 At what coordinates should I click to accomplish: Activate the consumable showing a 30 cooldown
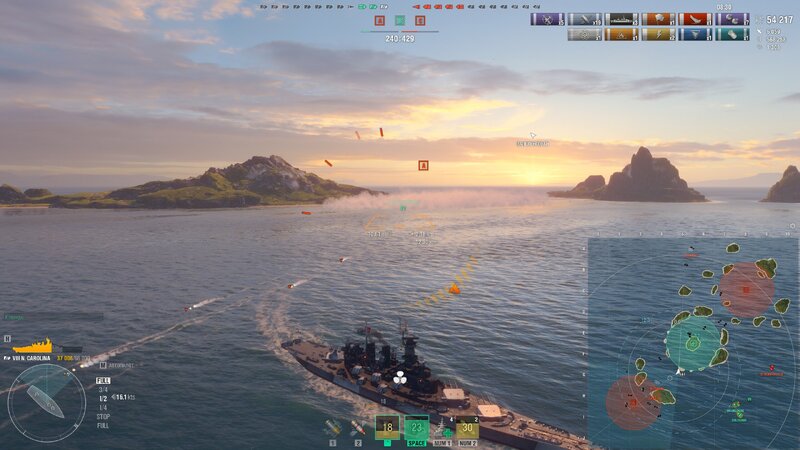(x=467, y=427)
